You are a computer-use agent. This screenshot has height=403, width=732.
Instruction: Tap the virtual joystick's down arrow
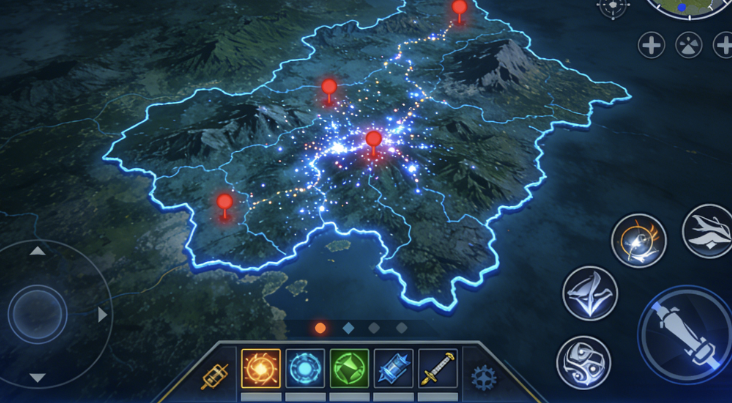pos(37,378)
